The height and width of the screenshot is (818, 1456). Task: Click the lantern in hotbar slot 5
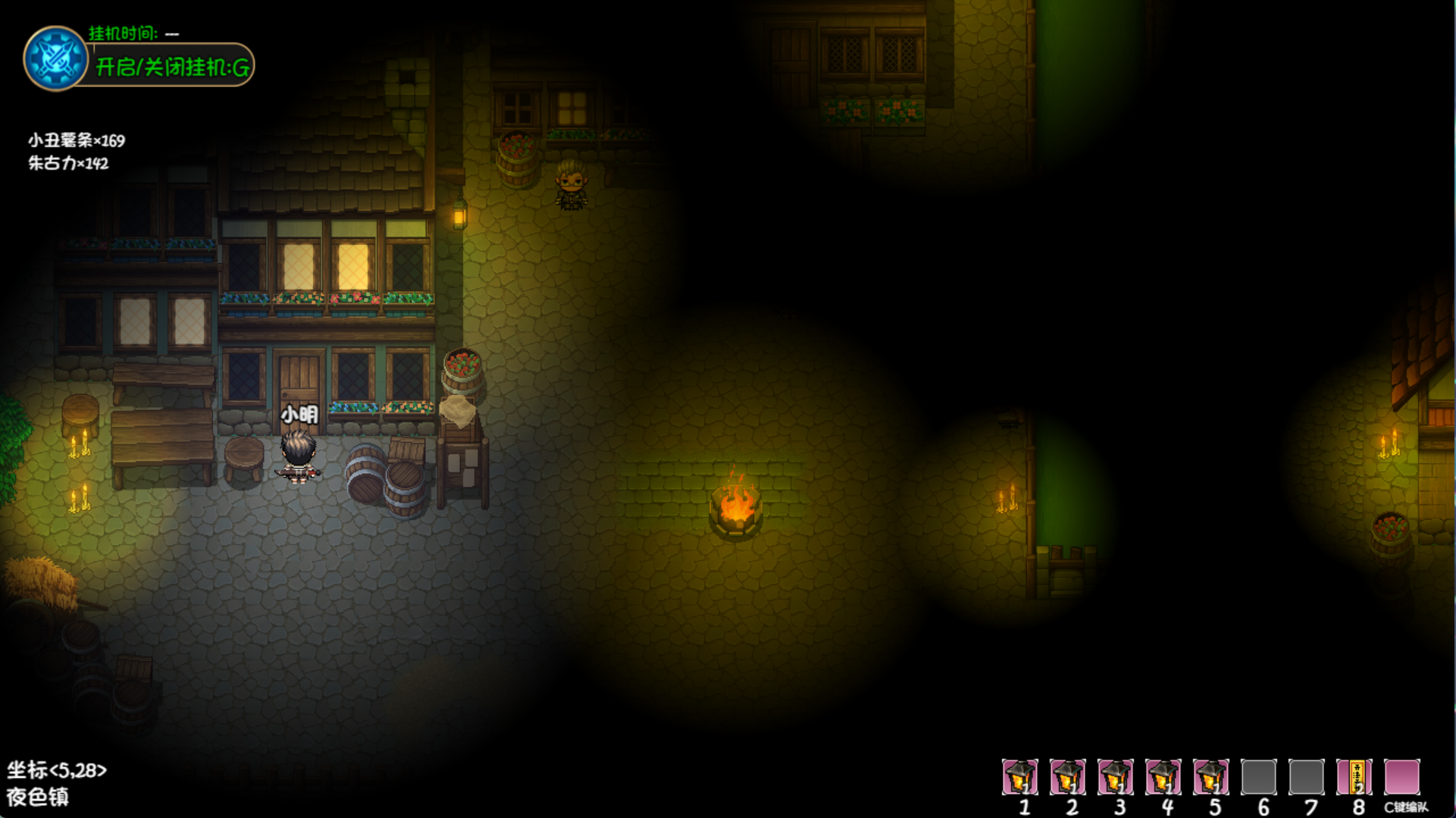point(1210,776)
